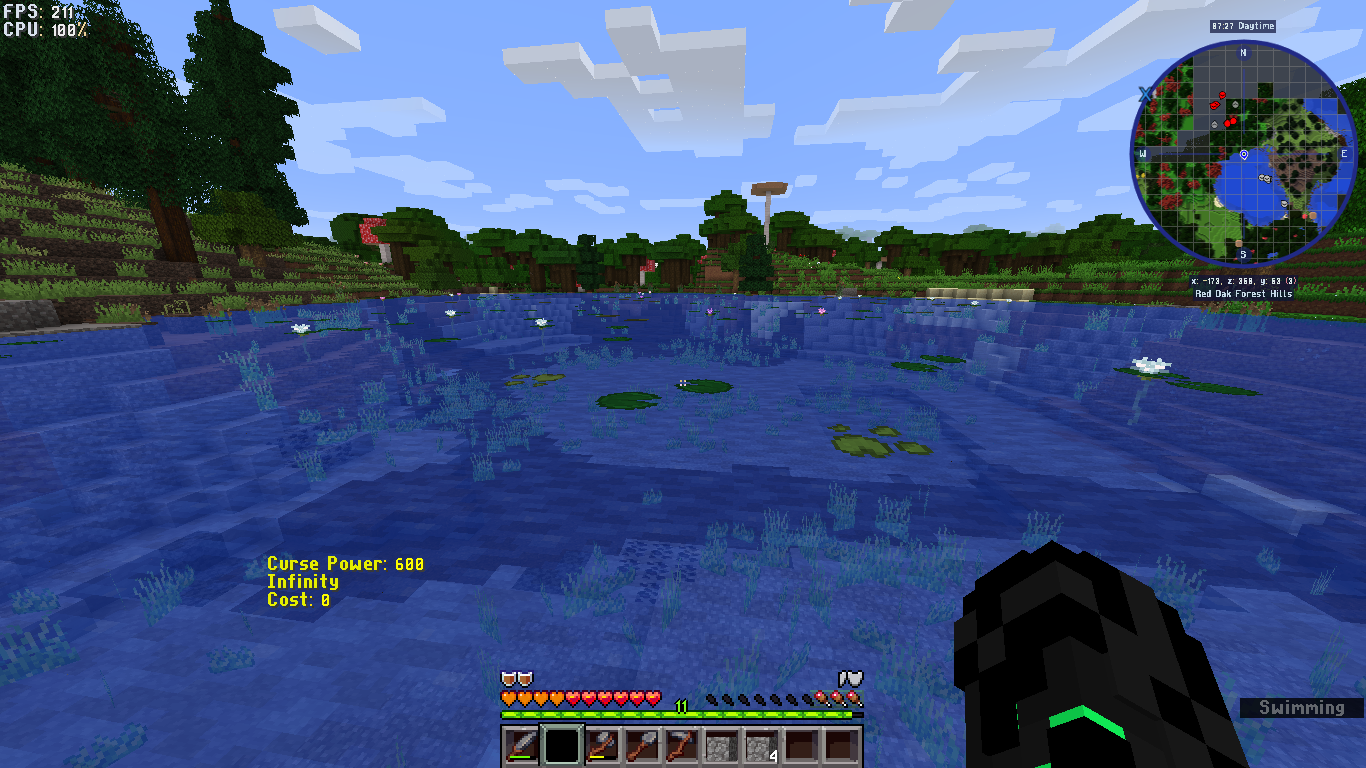This screenshot has width=1366, height=768.
Task: Click the Swimming status label
Action: click(x=1302, y=708)
